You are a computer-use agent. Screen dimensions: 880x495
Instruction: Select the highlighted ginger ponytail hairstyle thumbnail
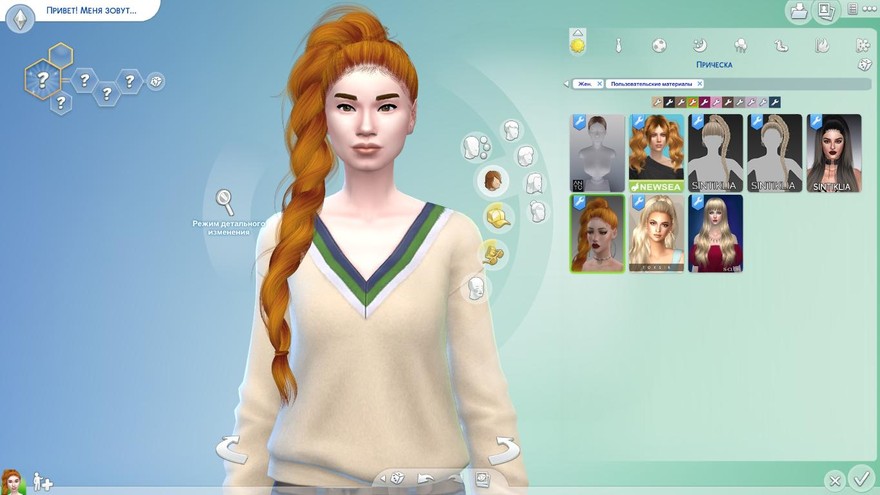597,233
